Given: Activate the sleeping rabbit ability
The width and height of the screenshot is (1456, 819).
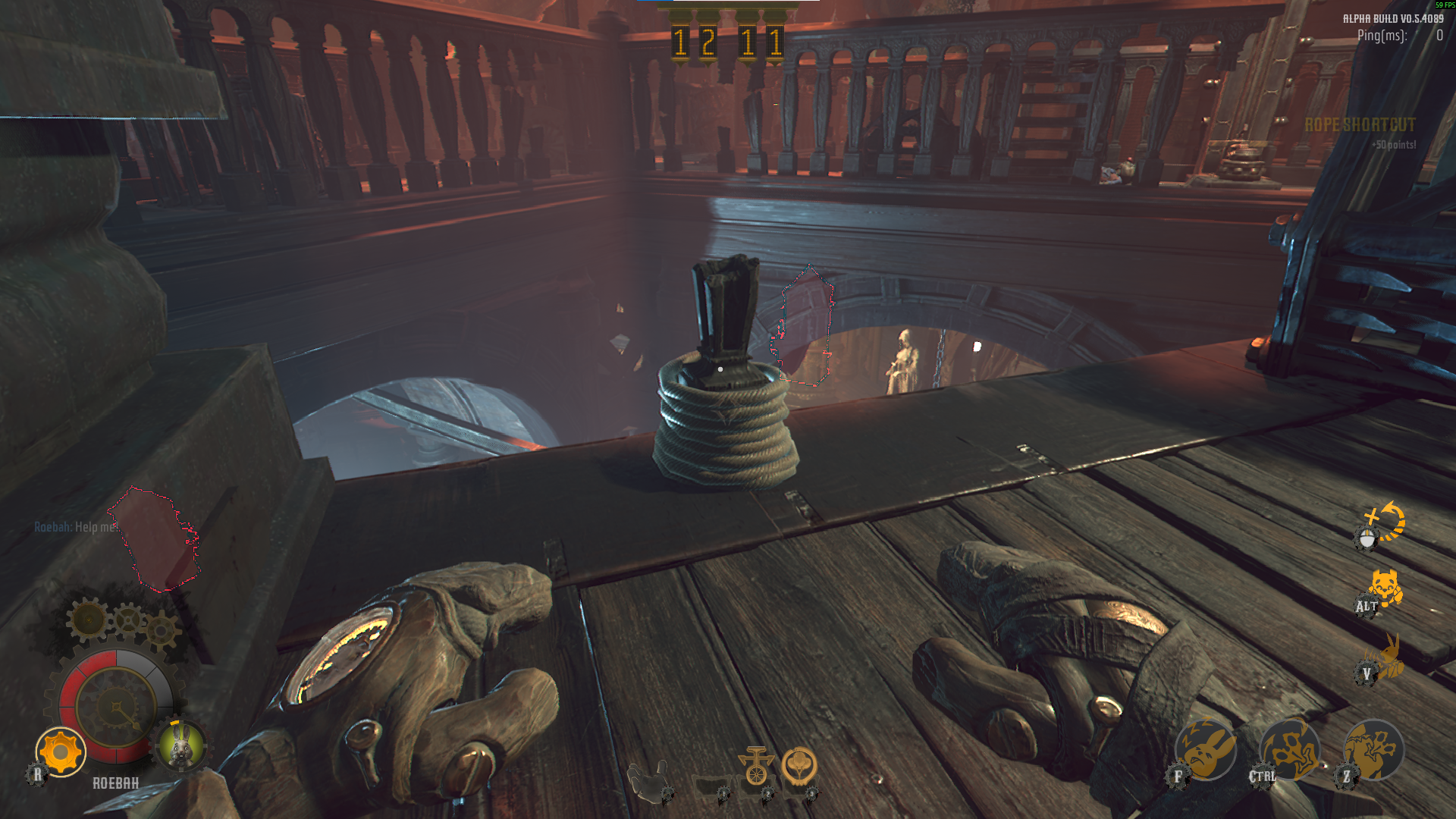Looking at the screenshot, I should tap(1206, 750).
